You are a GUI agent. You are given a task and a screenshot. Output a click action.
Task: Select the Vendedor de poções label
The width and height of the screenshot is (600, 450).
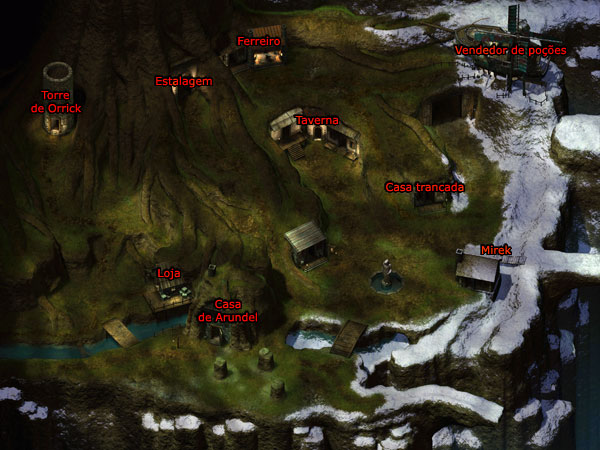(510, 50)
